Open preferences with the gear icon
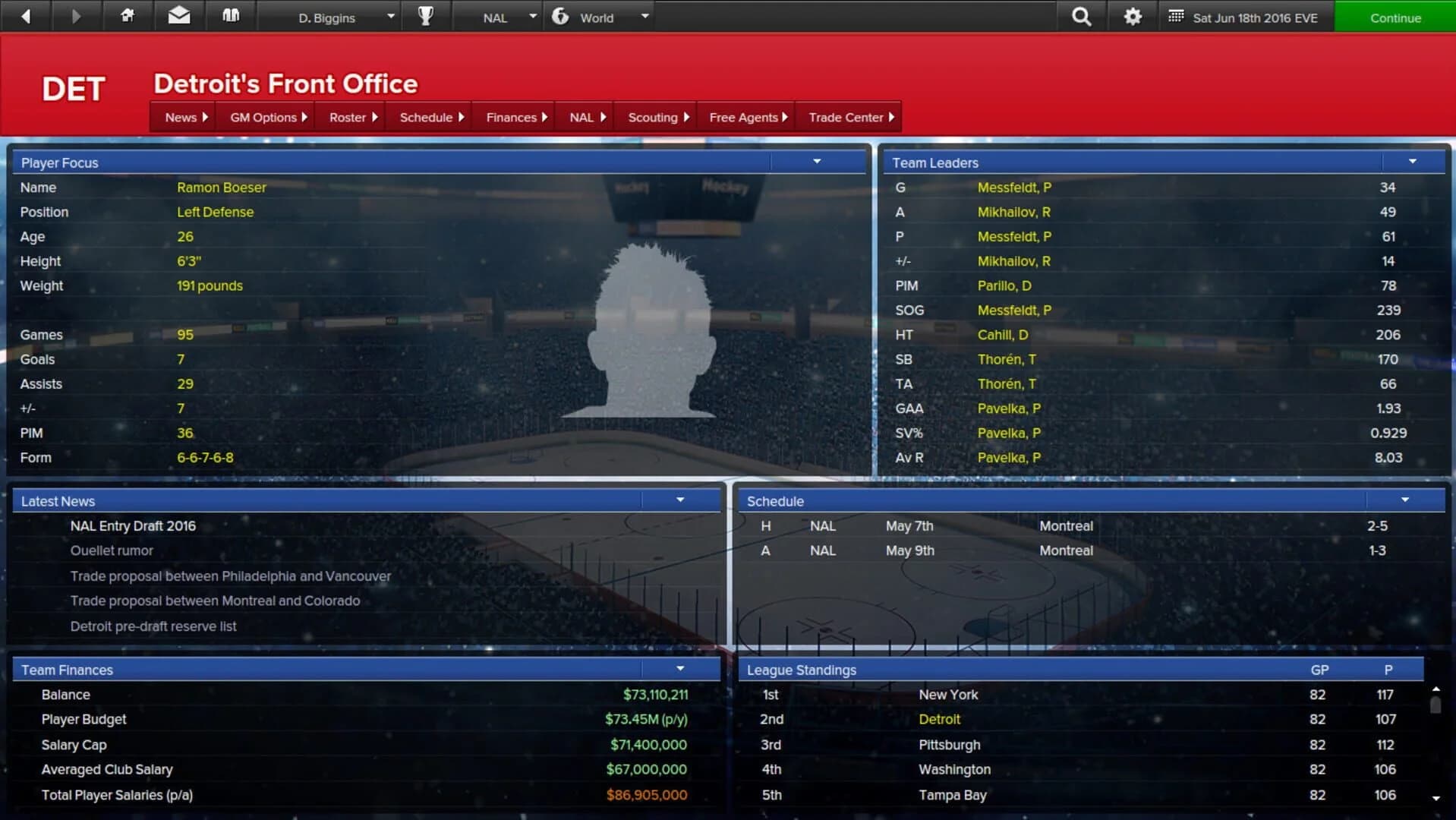The height and width of the screenshot is (820, 1456). (x=1132, y=16)
